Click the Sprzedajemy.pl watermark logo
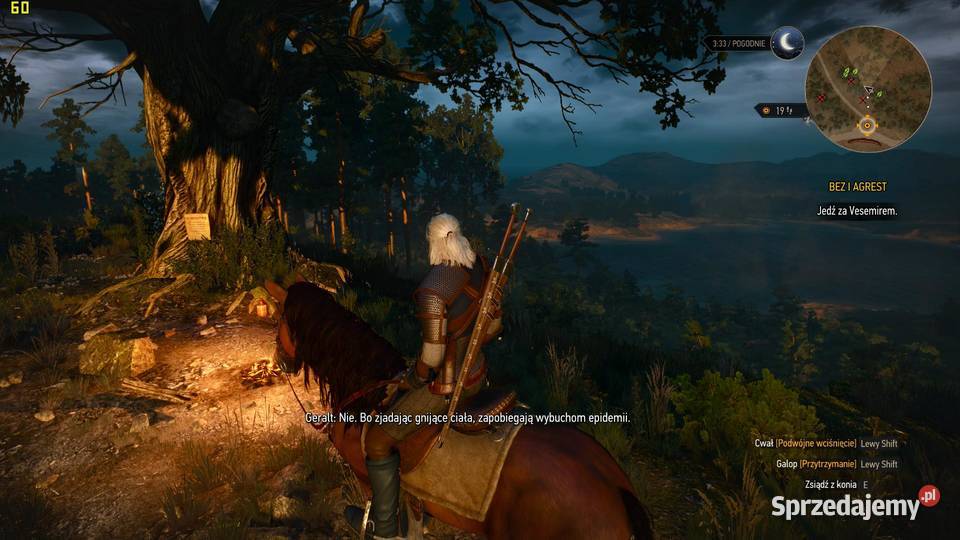 click(x=855, y=505)
